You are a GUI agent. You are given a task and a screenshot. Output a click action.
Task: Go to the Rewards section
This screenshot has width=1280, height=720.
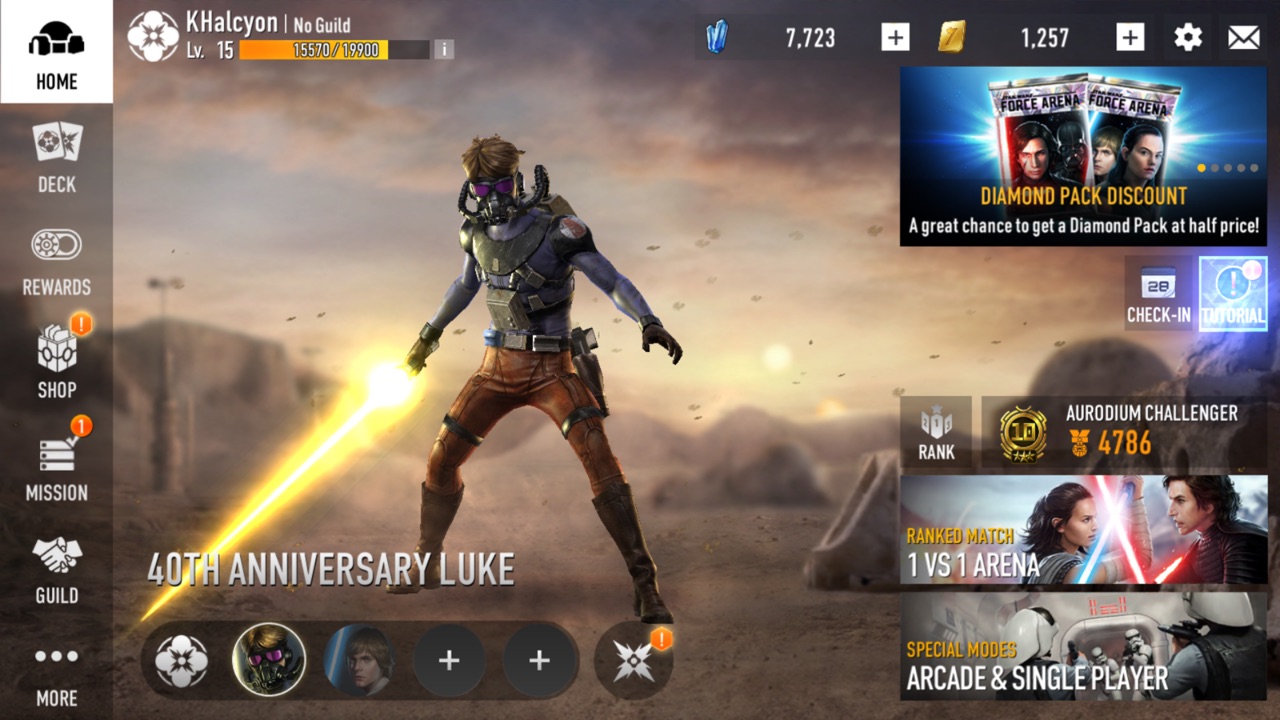[x=56, y=260]
